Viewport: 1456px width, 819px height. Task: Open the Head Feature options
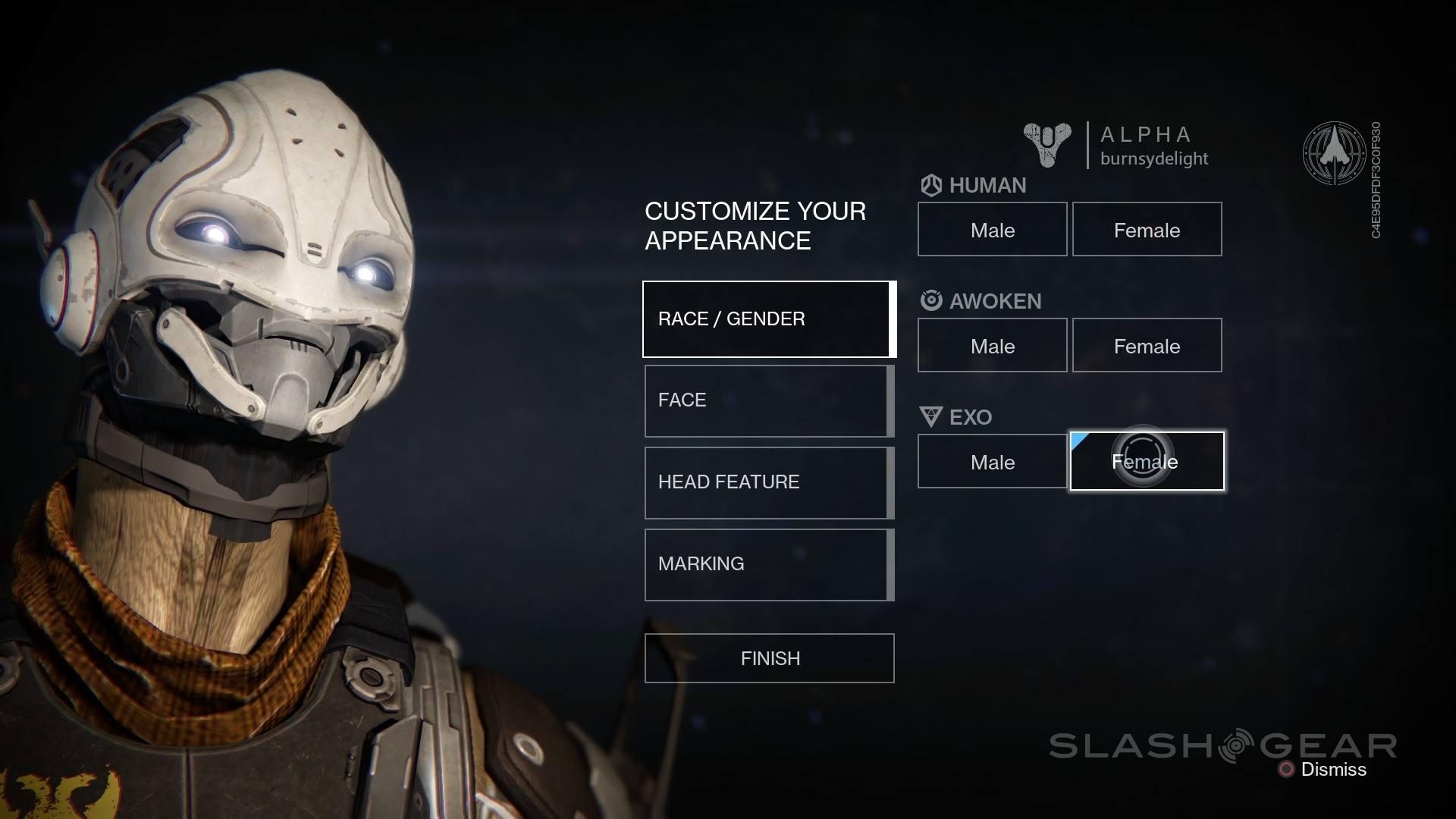(767, 483)
